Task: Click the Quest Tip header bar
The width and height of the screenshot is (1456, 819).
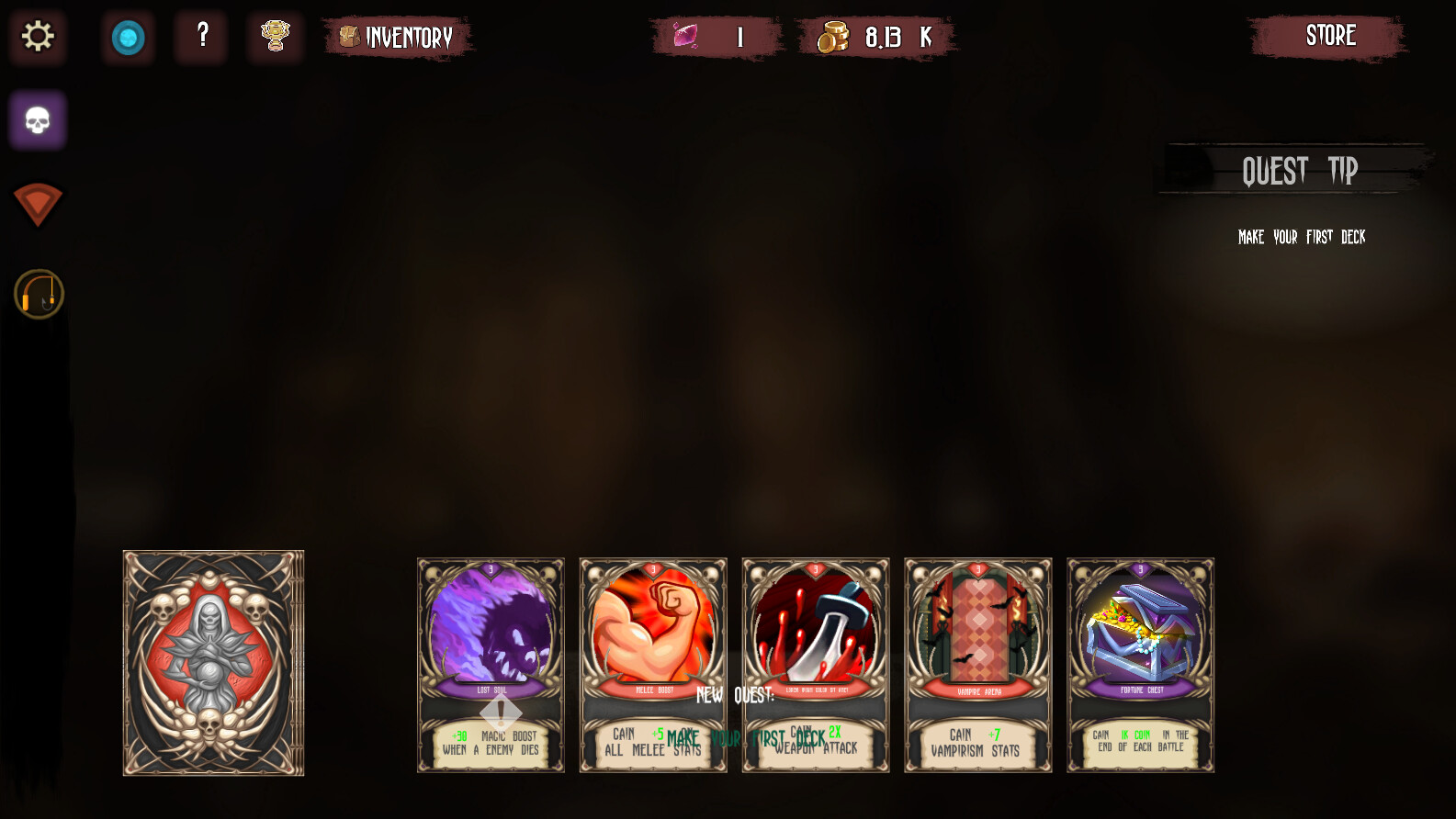Action: [1300, 170]
